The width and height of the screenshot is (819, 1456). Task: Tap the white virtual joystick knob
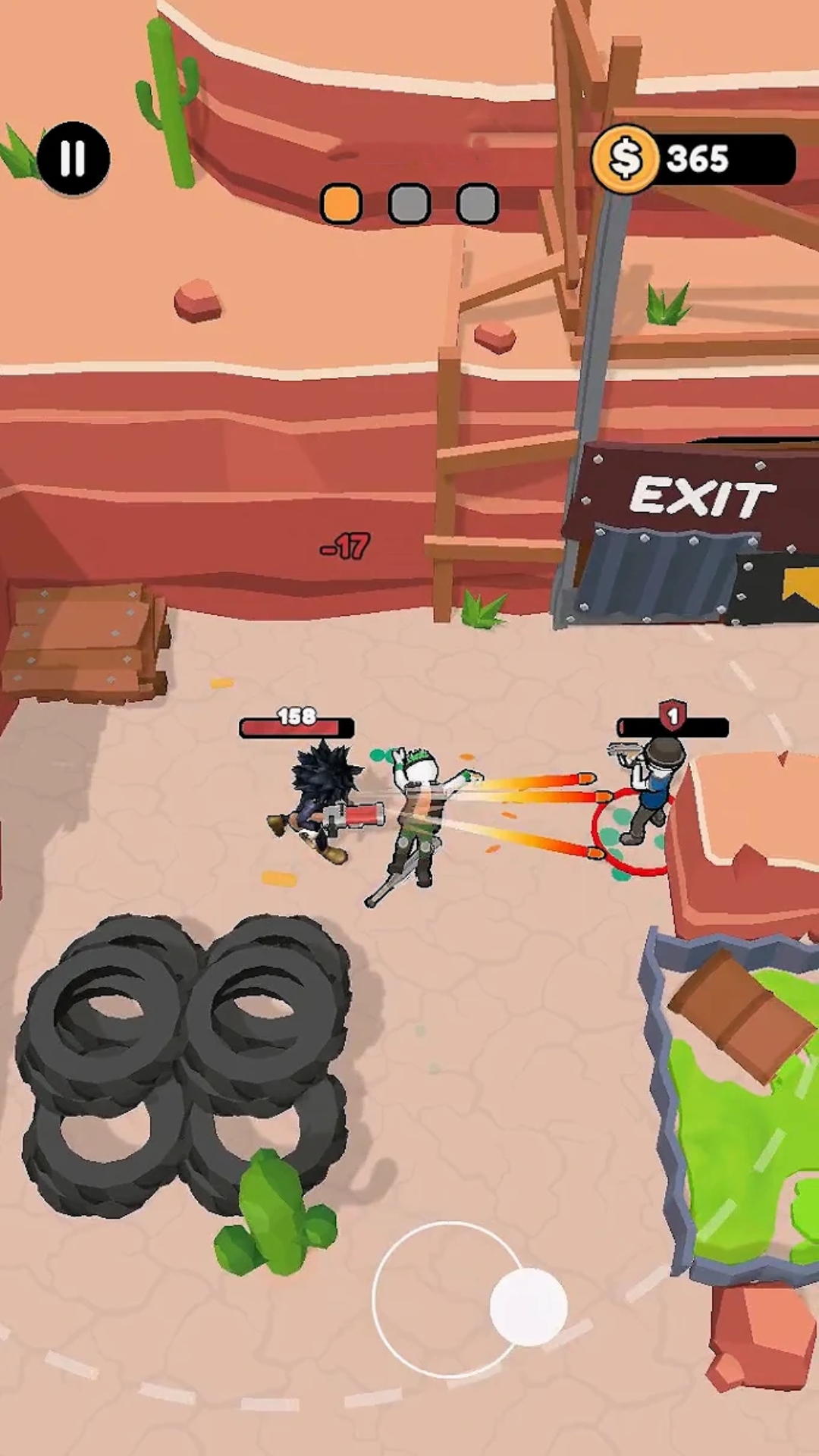tap(529, 1307)
